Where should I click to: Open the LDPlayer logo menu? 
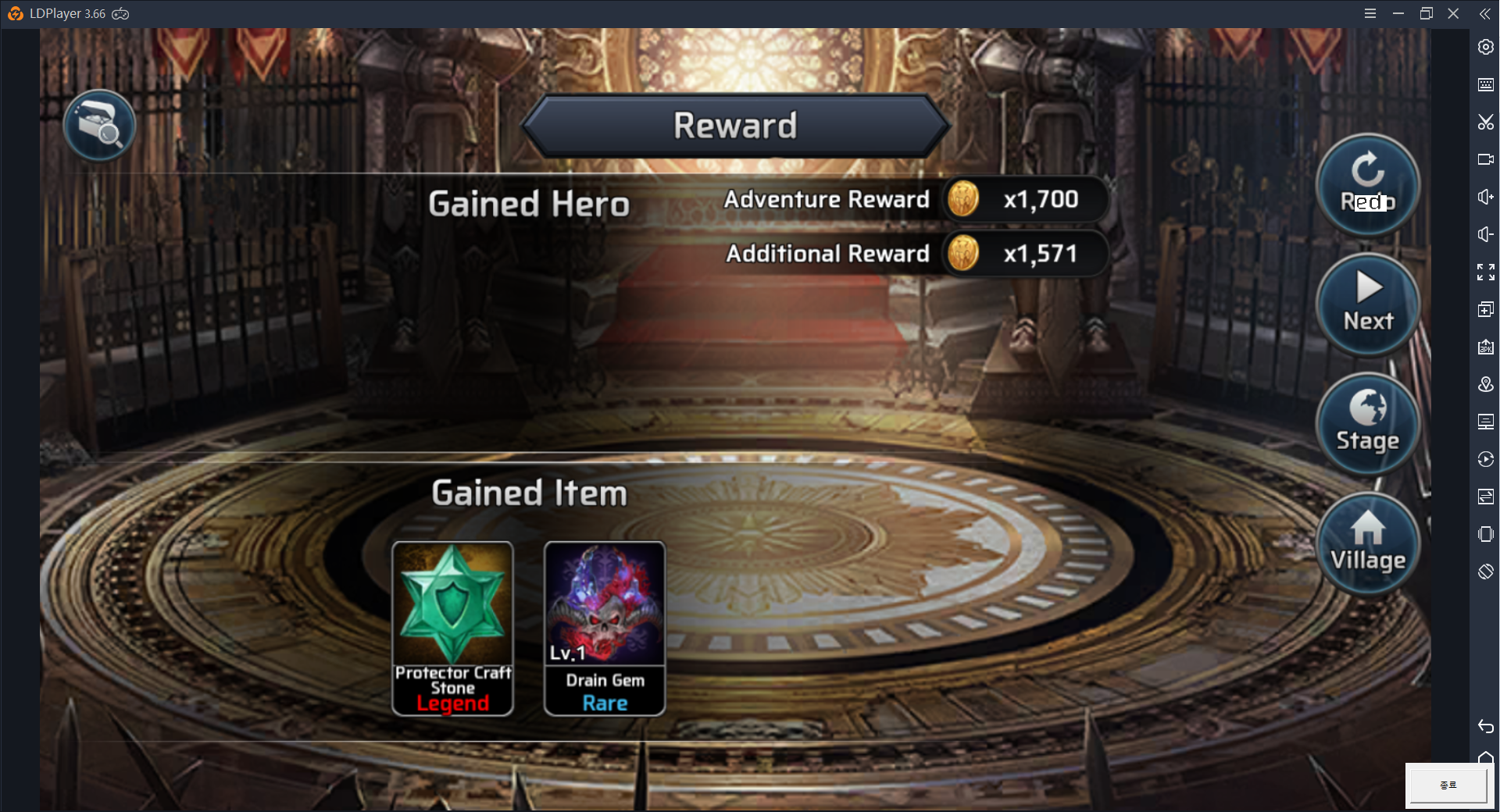tap(16, 13)
